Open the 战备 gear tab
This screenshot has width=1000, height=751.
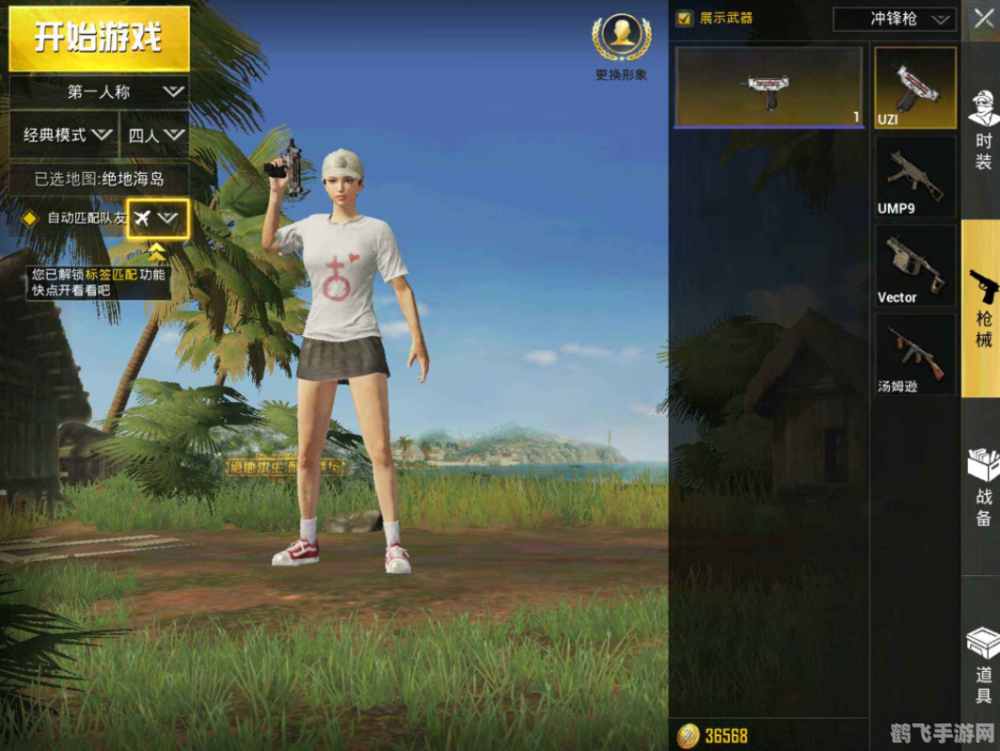point(983,487)
